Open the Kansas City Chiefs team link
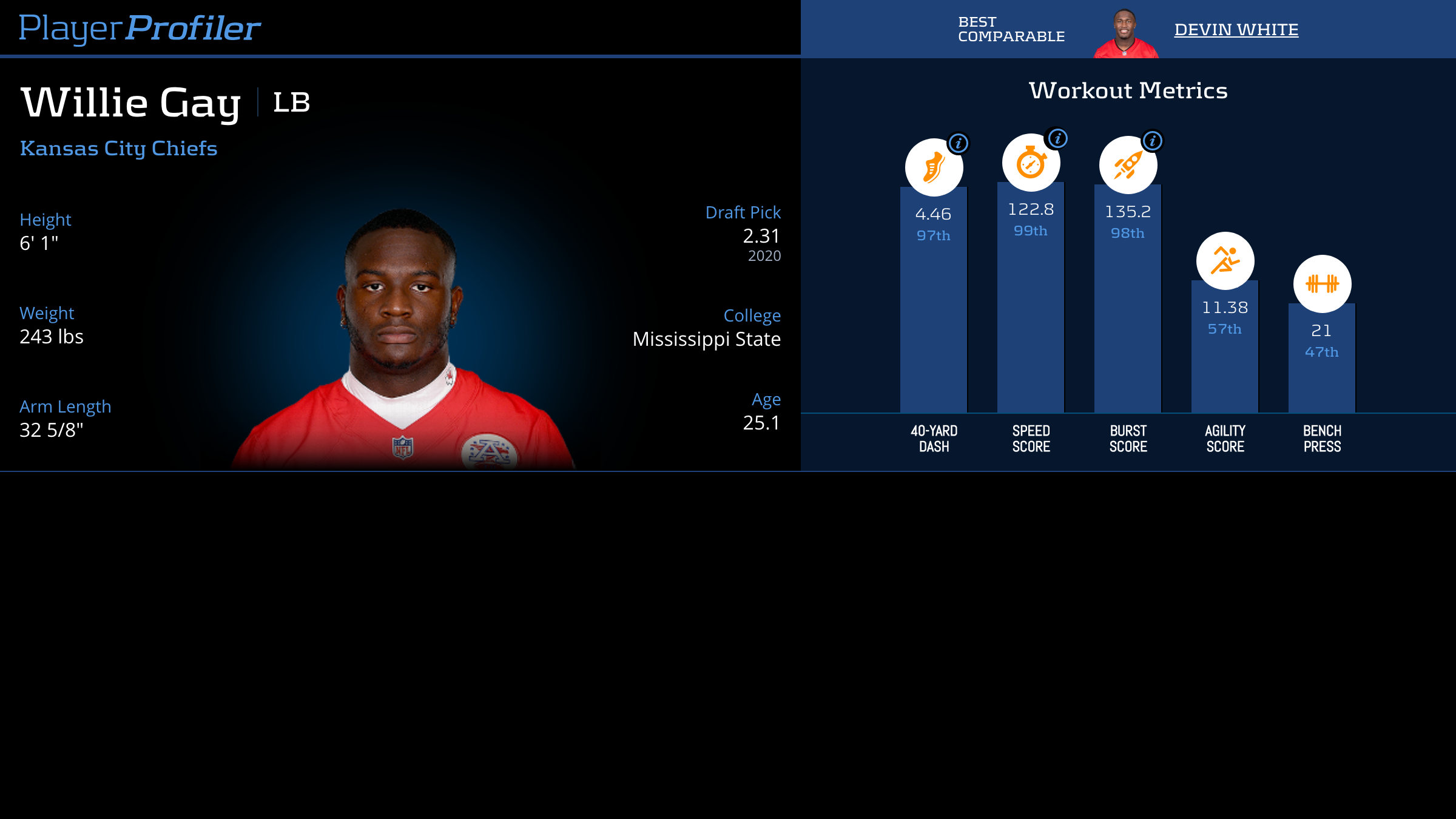This screenshot has width=1456, height=819. (118, 149)
